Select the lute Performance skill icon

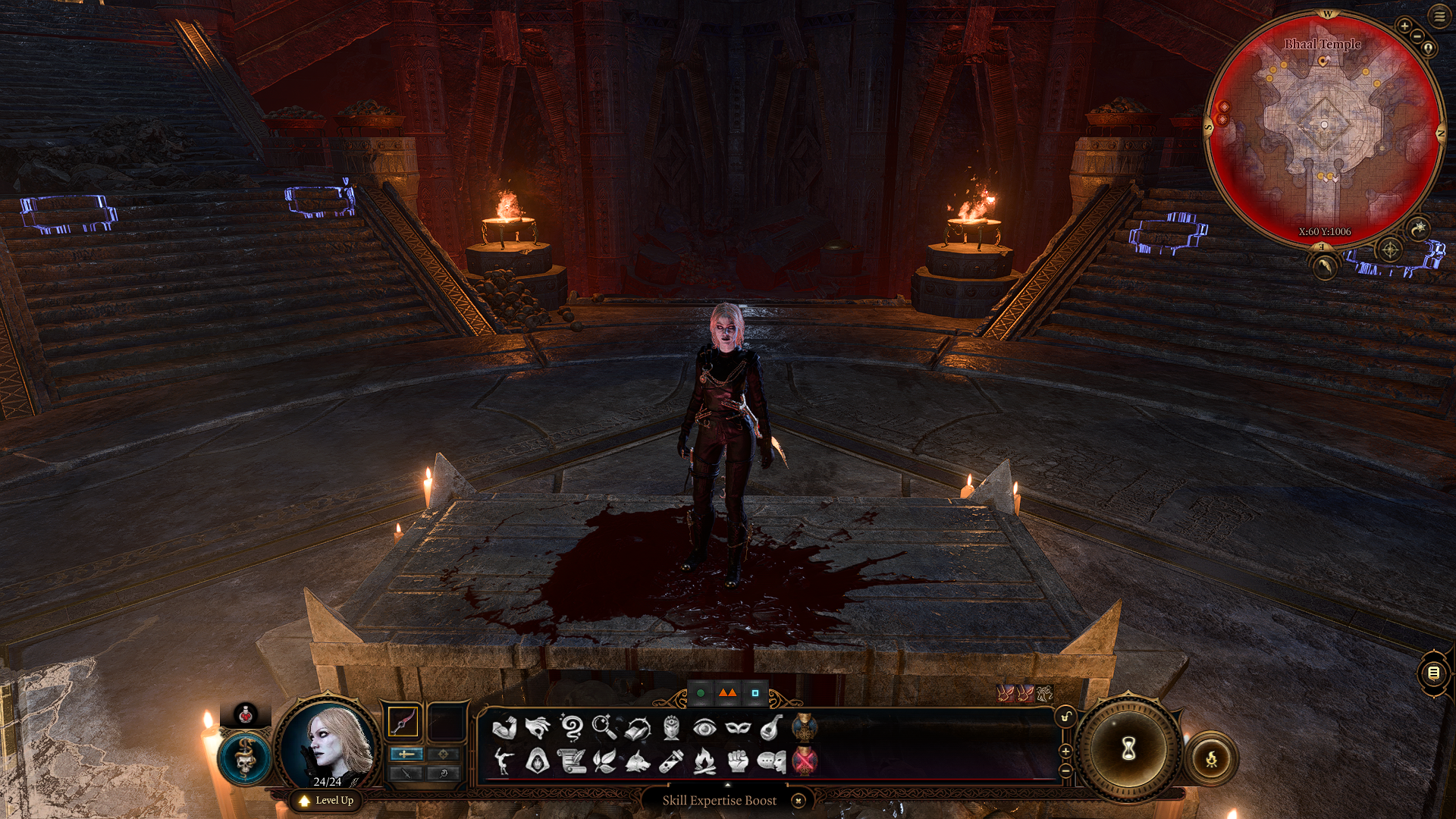pos(771,728)
